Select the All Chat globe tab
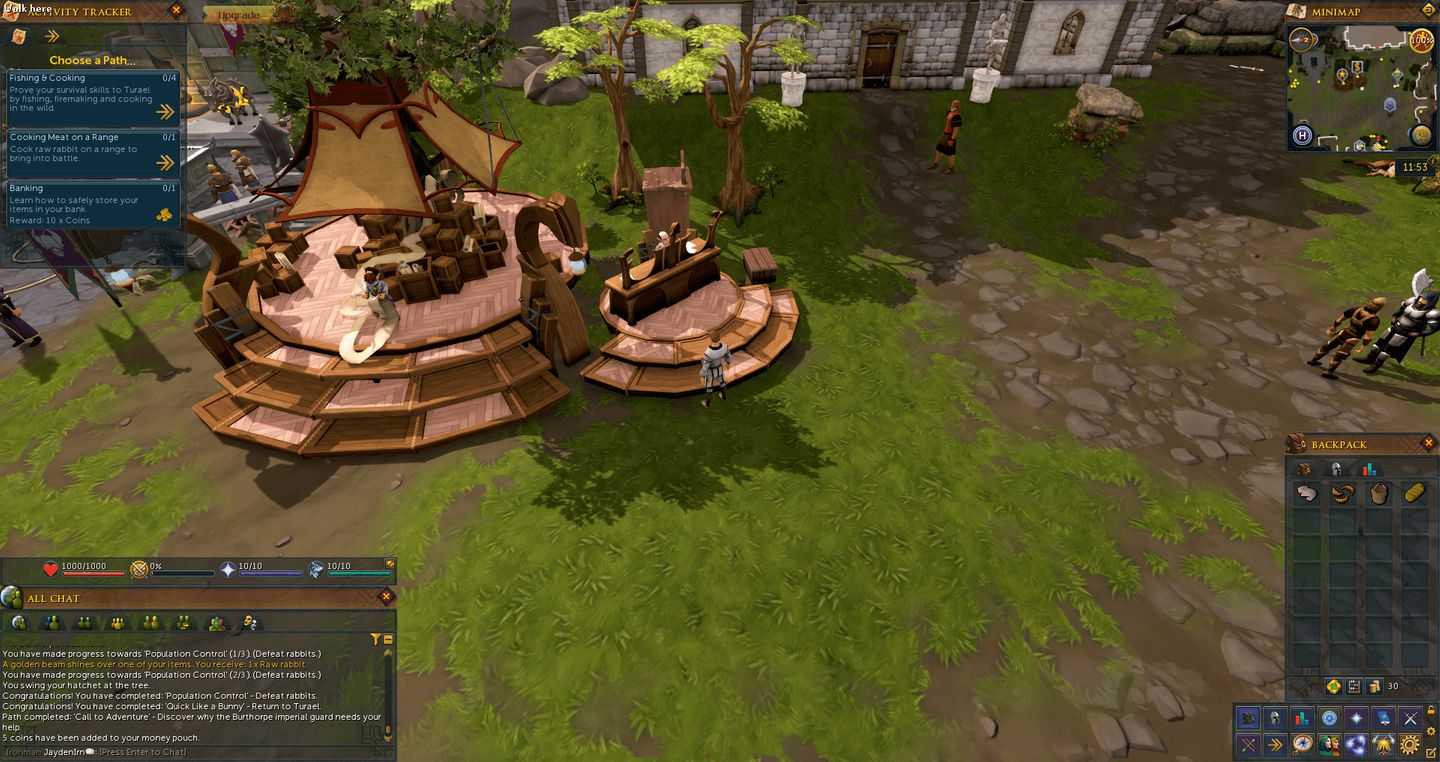Screen dimensions: 1440x762 [19, 622]
